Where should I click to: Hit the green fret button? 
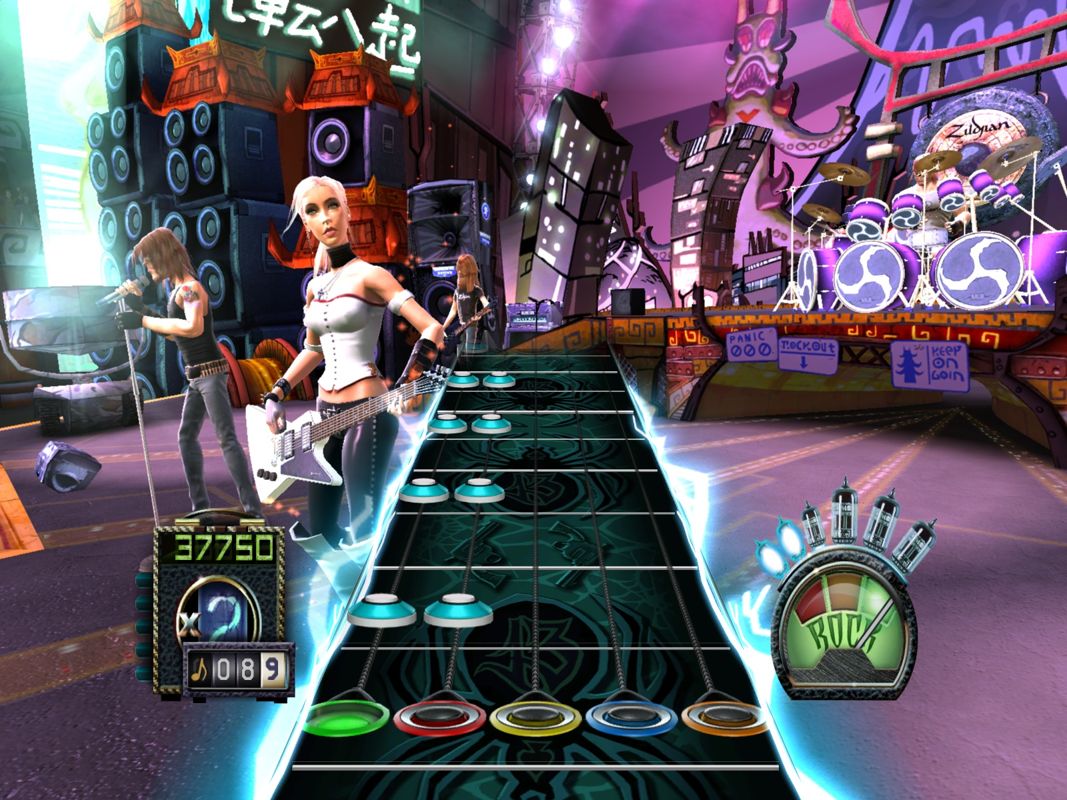346,717
